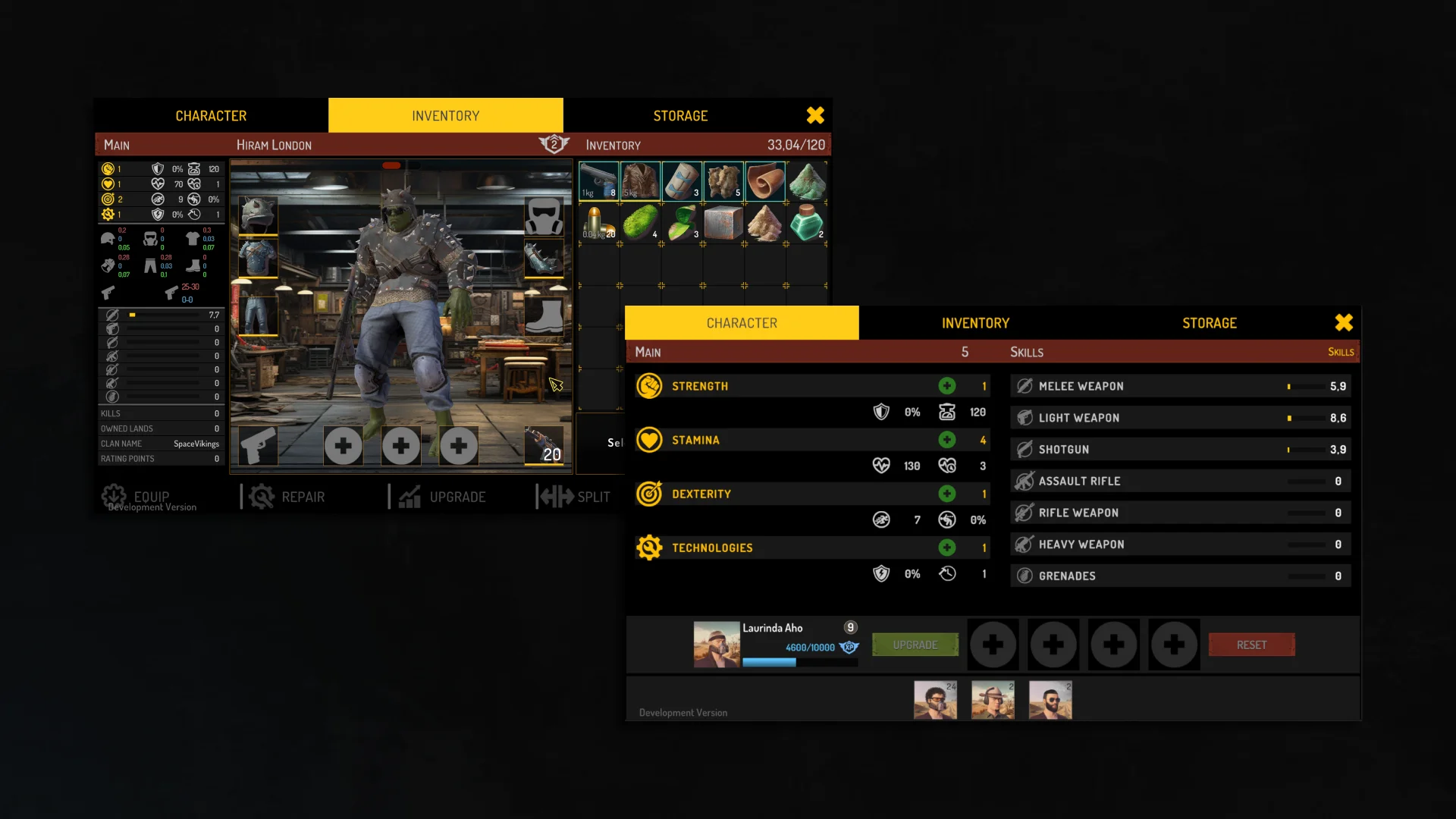Increase Stamina with its plus button
Image resolution: width=1456 pixels, height=819 pixels.
[946, 440]
